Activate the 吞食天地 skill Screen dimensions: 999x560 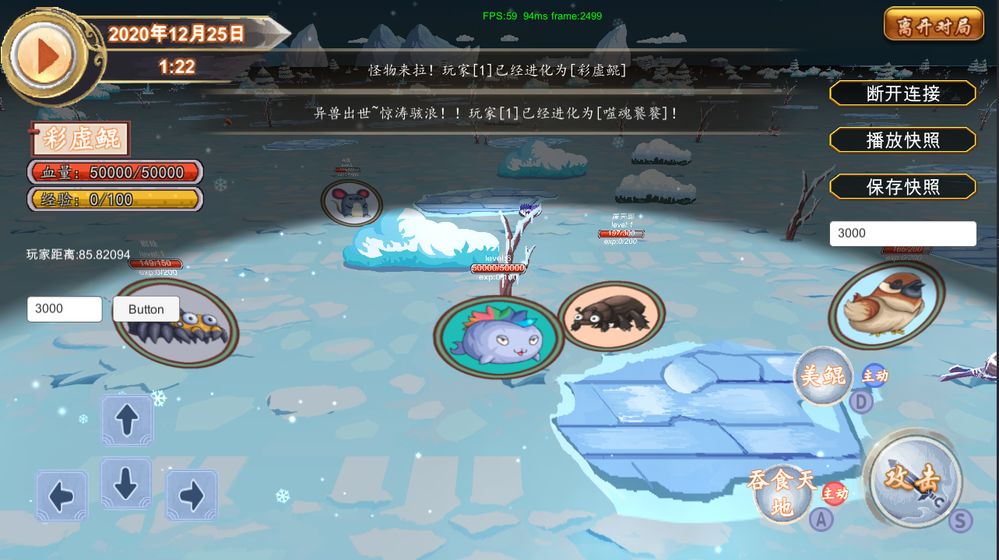coord(783,493)
